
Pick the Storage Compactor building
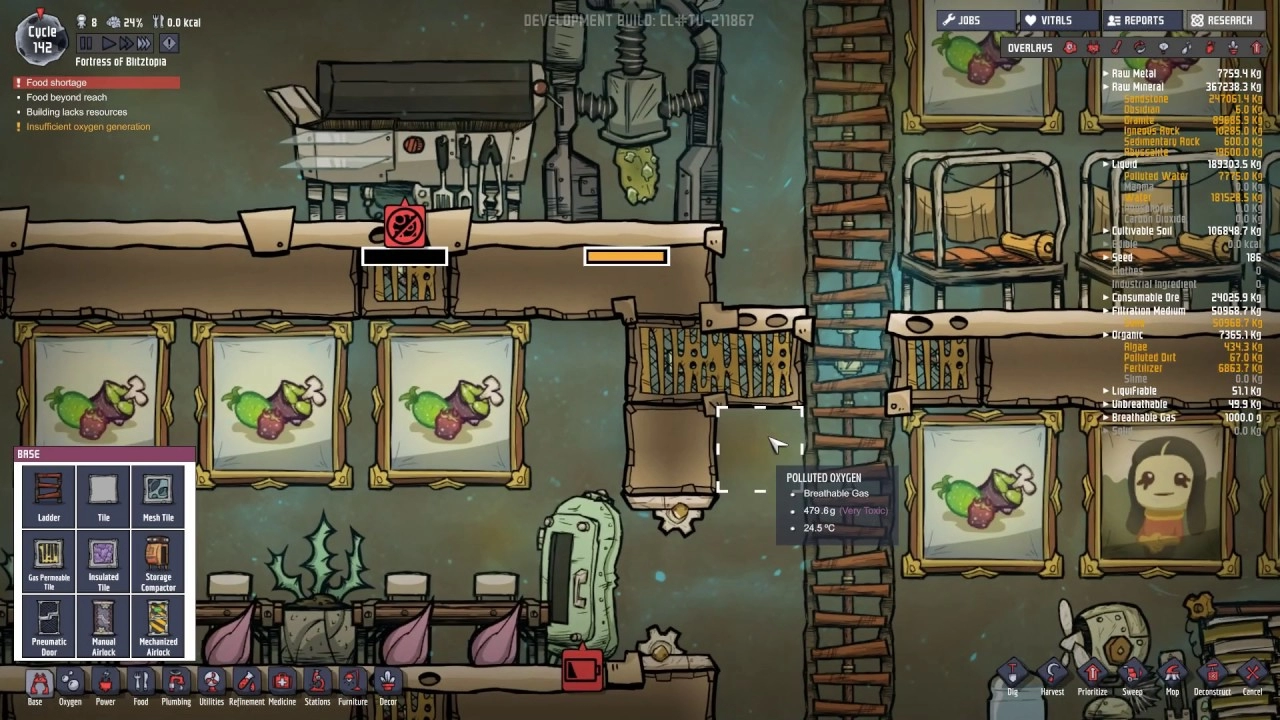158,560
